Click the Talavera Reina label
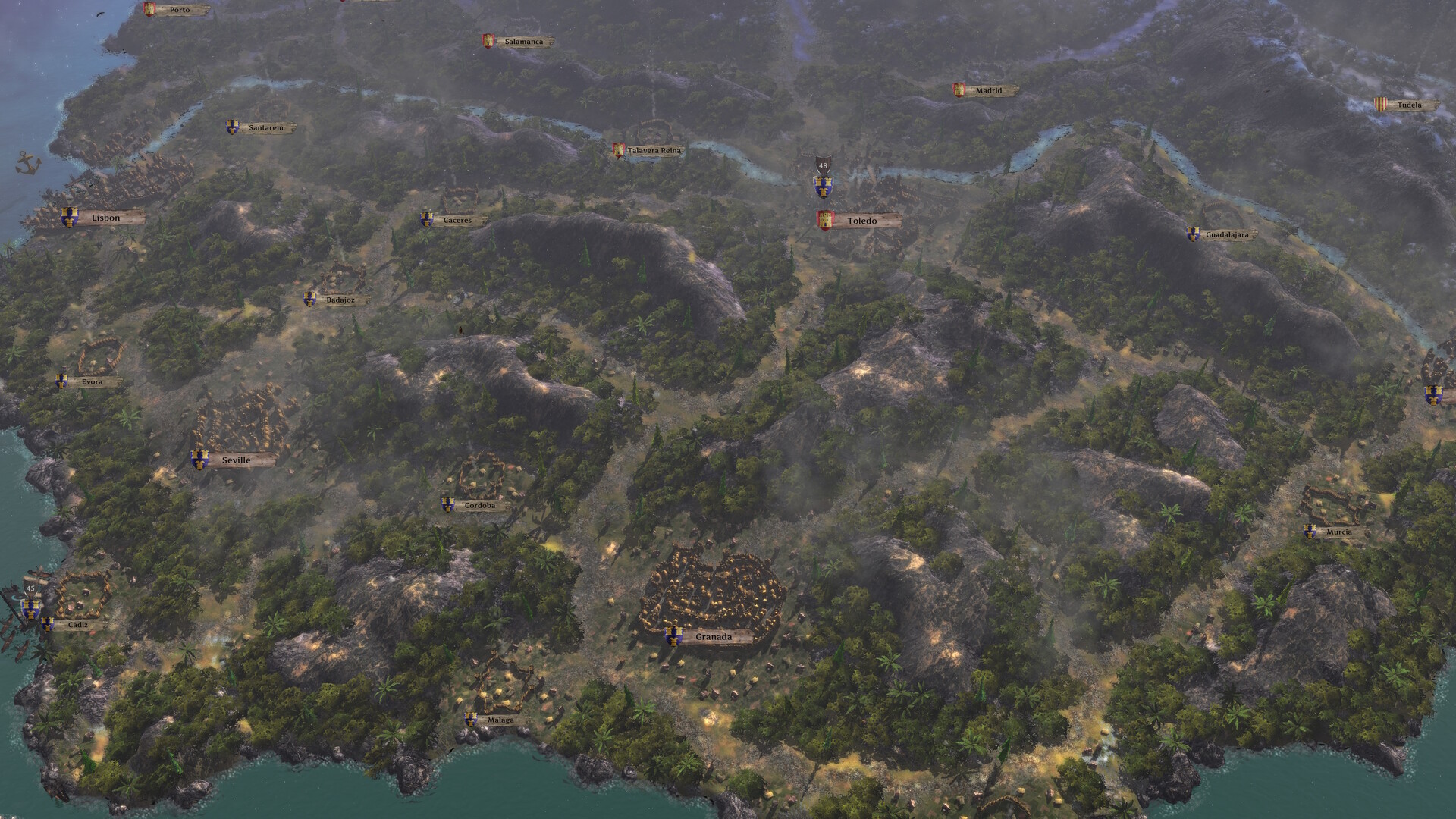This screenshot has width=1456, height=819. (x=654, y=150)
